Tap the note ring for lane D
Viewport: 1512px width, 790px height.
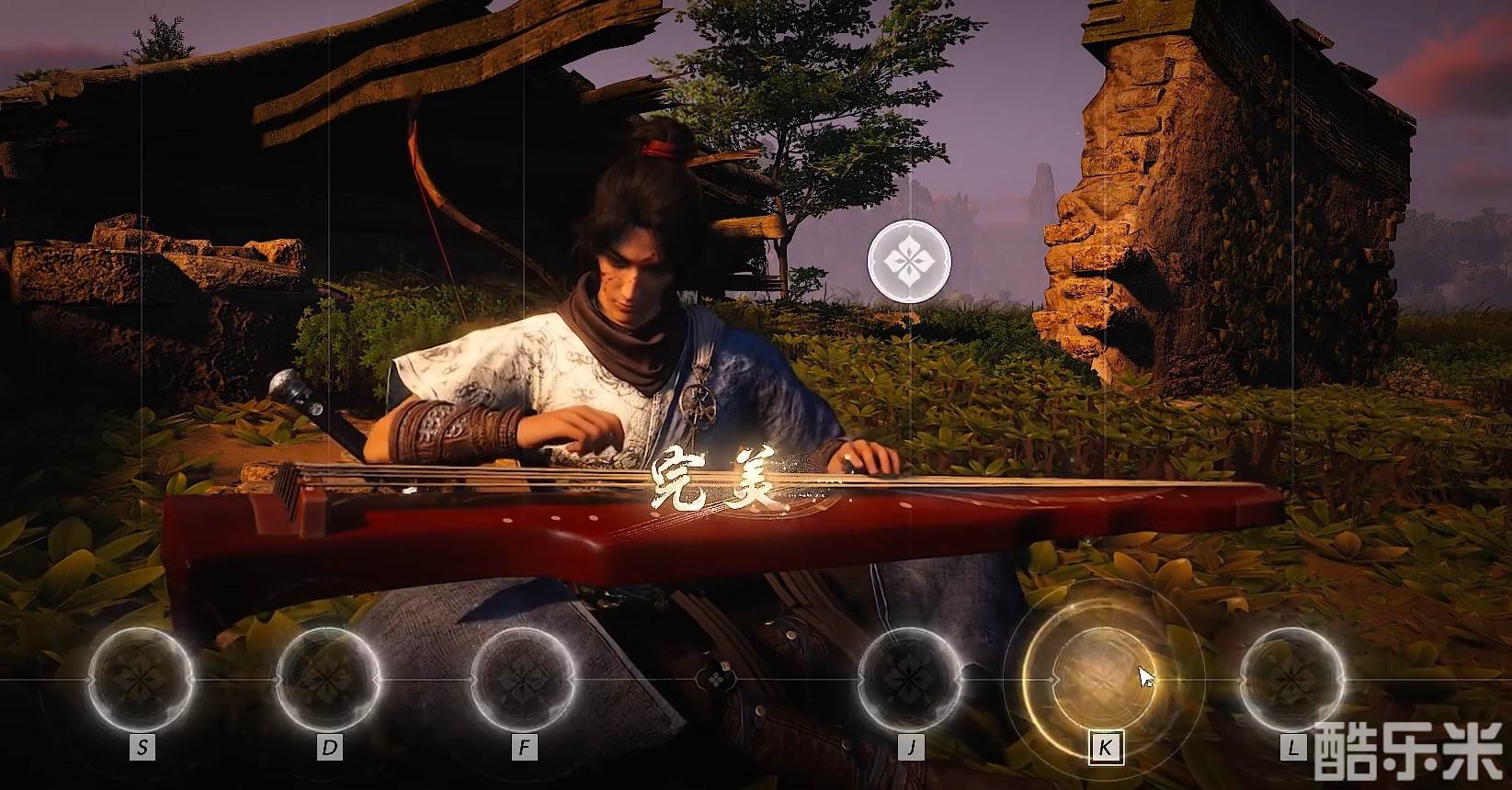328,679
